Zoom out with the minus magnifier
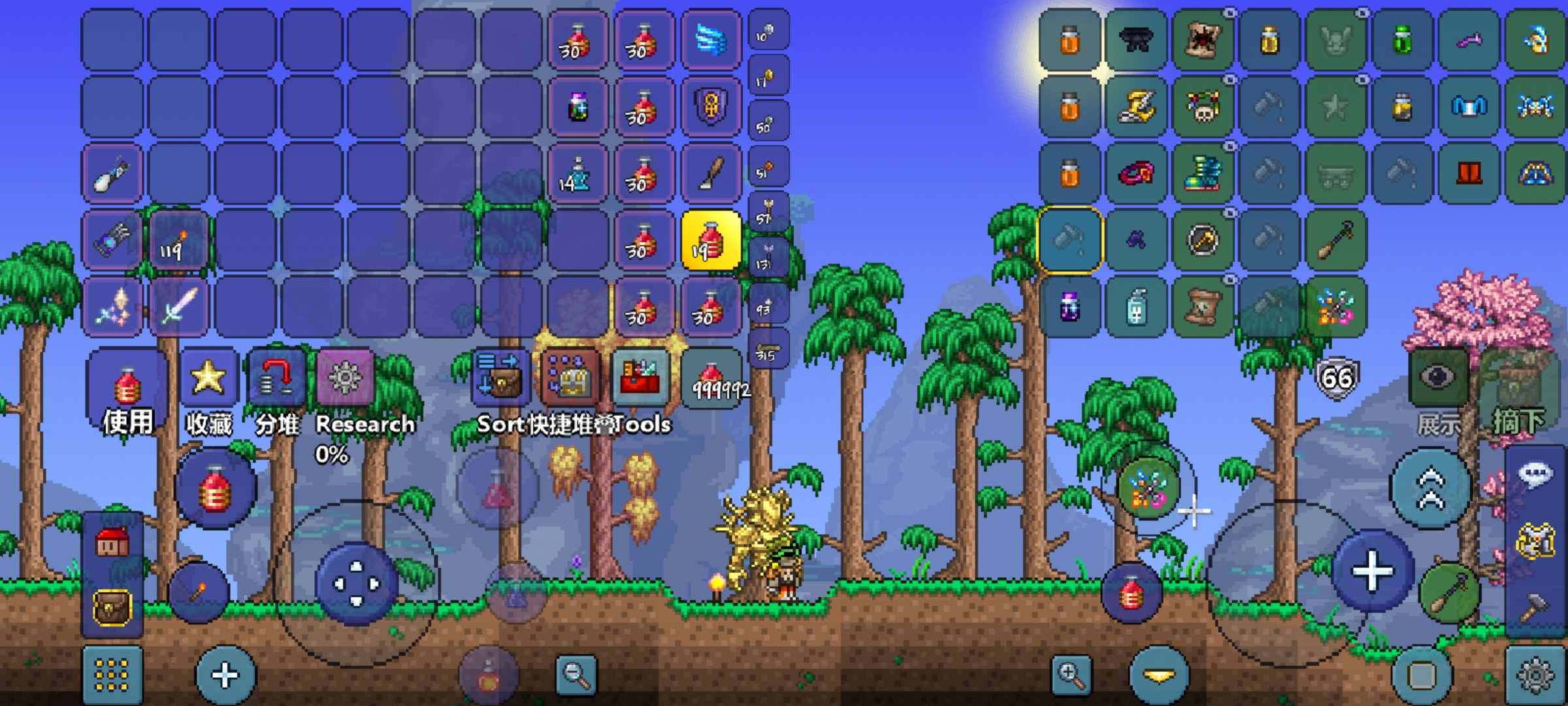 (x=576, y=674)
